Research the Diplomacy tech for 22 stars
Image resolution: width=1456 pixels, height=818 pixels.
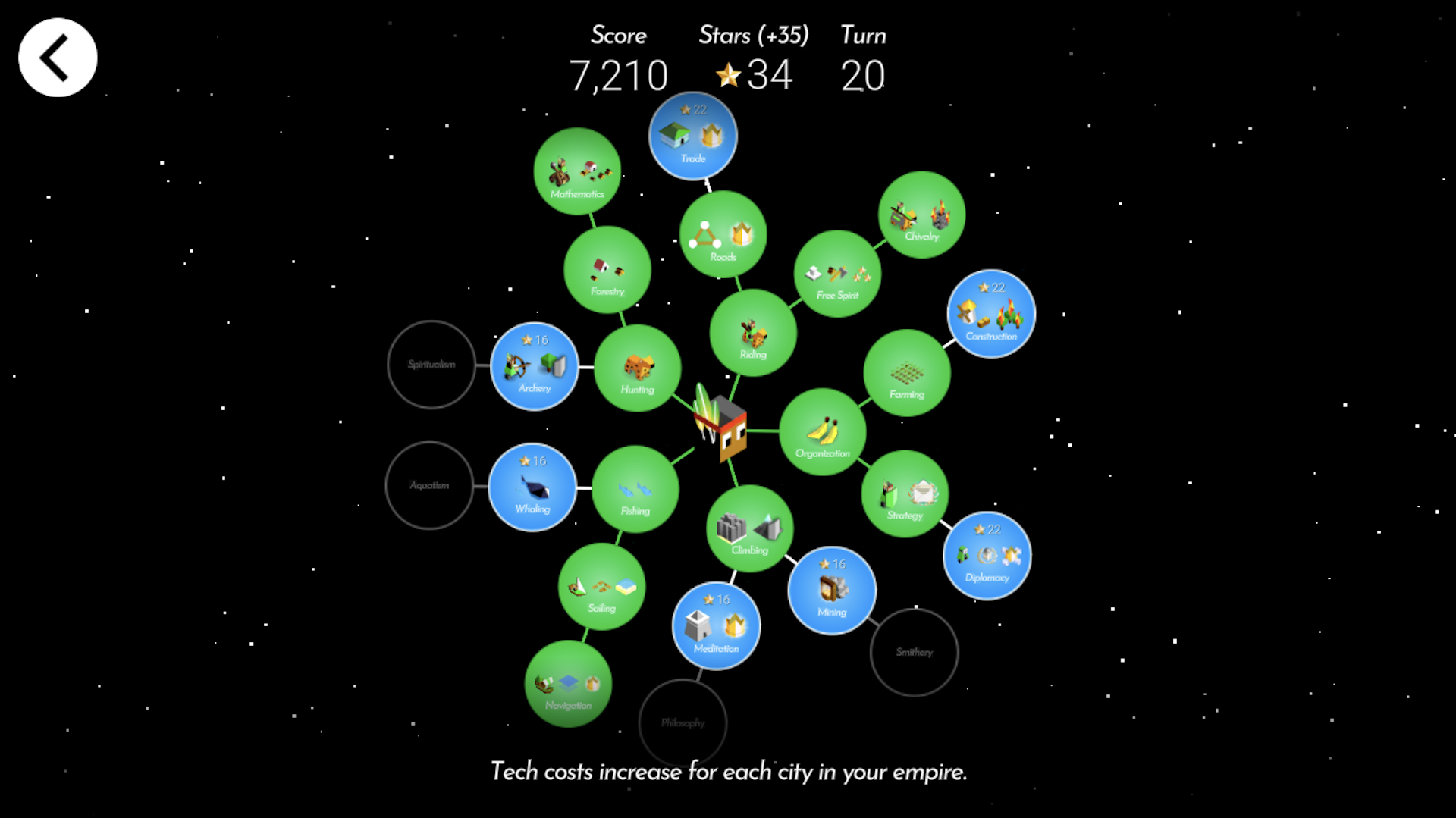tap(987, 557)
